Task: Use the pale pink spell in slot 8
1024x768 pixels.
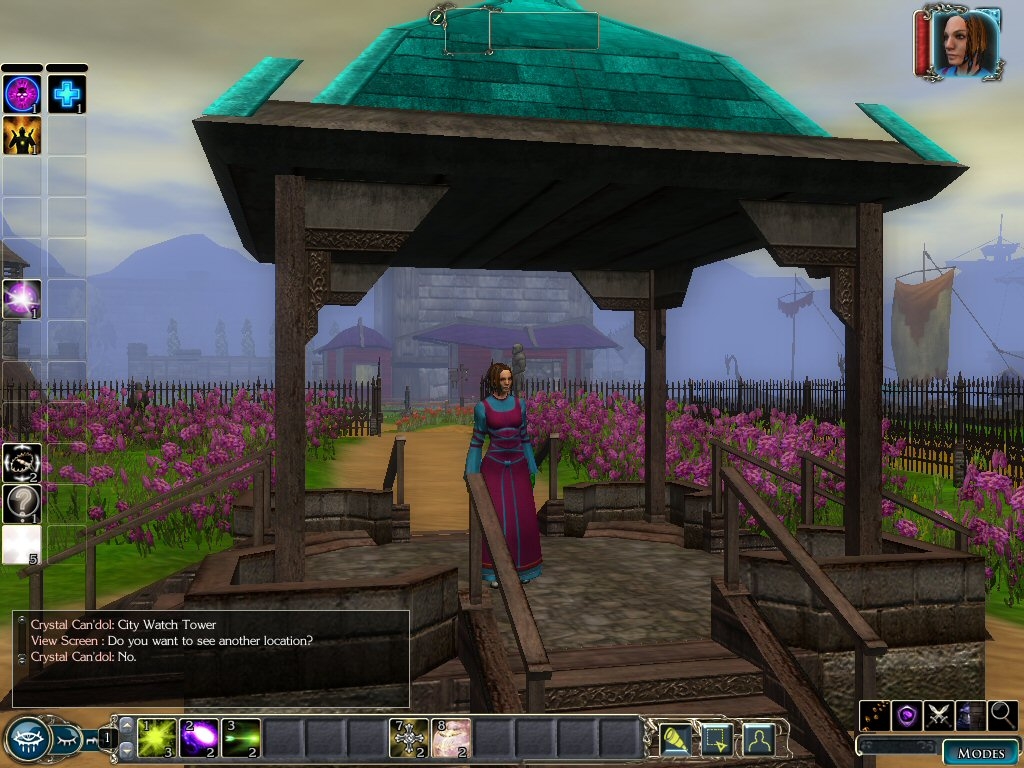Action: point(450,738)
